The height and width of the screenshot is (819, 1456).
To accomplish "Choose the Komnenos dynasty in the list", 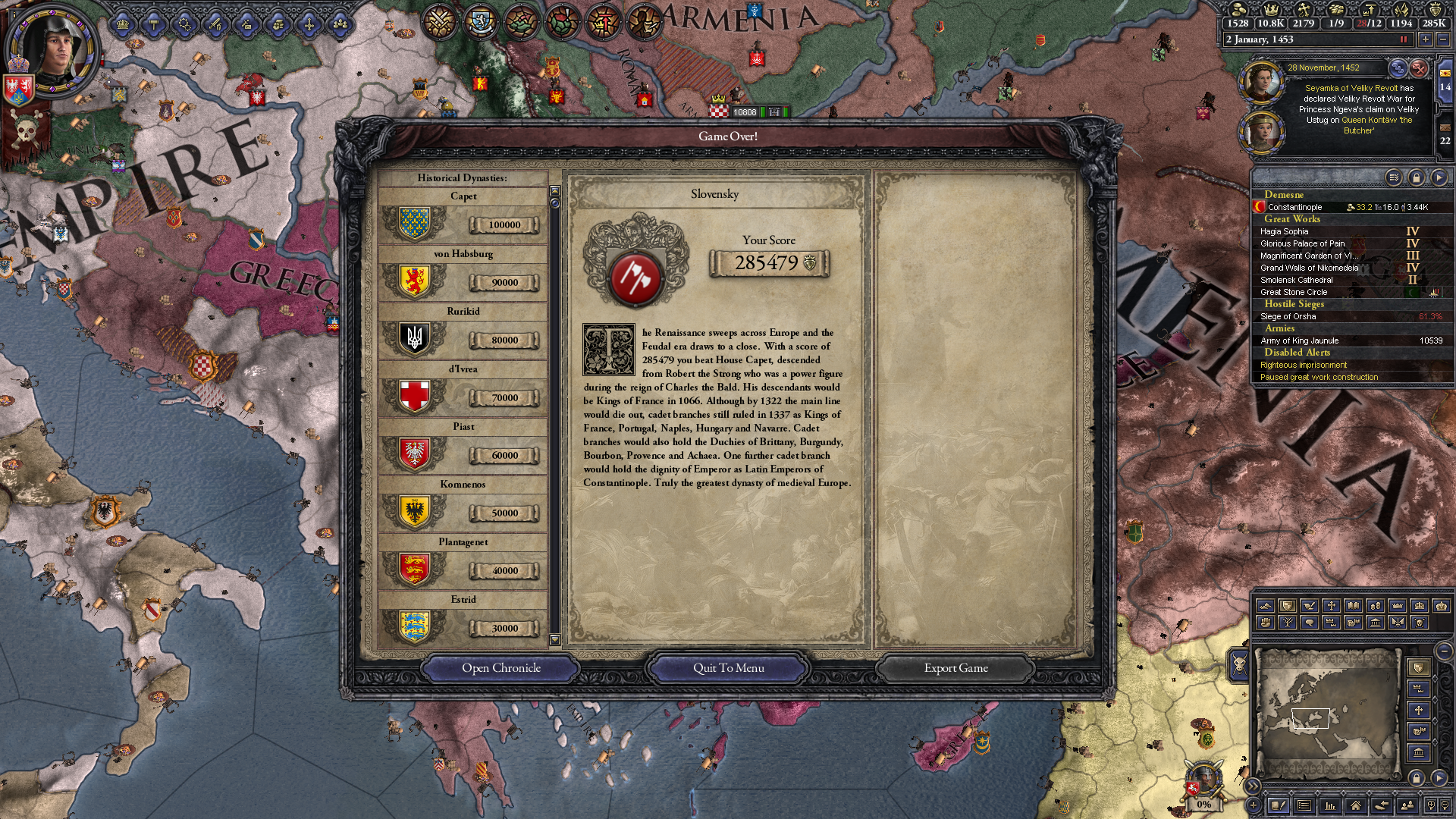I will 463,506.
